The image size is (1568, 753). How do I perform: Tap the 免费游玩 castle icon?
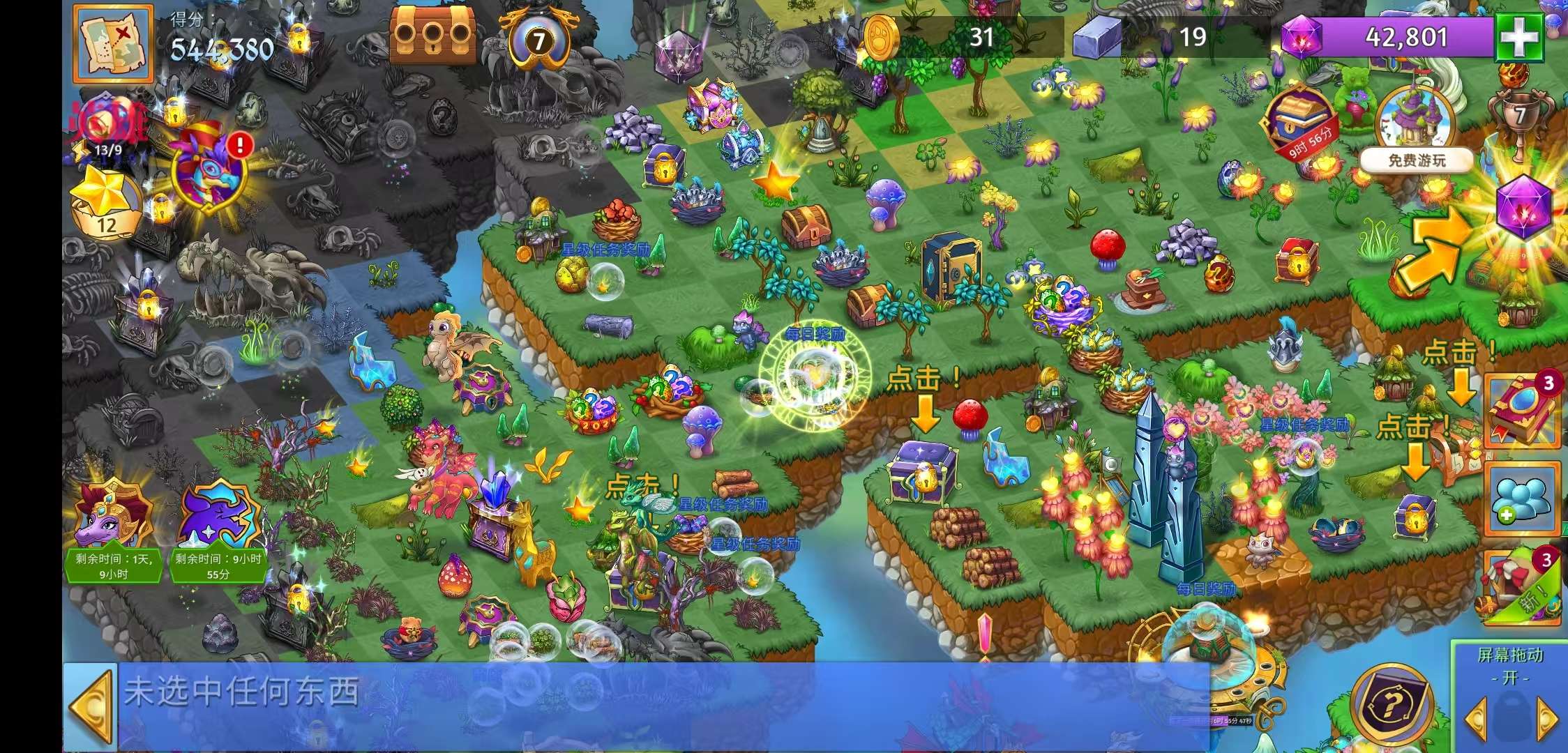click(1416, 132)
